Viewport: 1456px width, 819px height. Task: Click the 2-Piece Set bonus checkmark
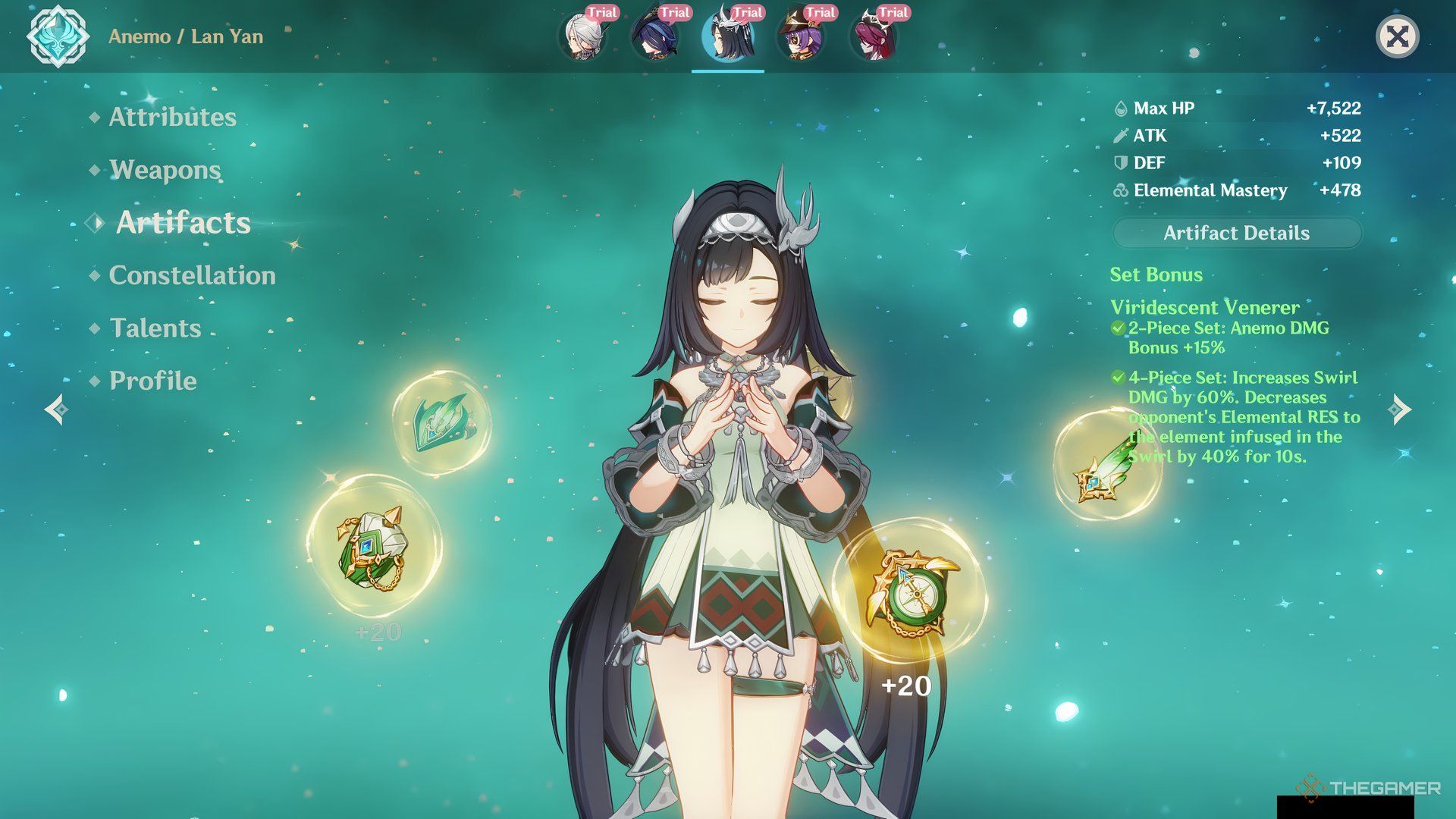(x=1117, y=328)
